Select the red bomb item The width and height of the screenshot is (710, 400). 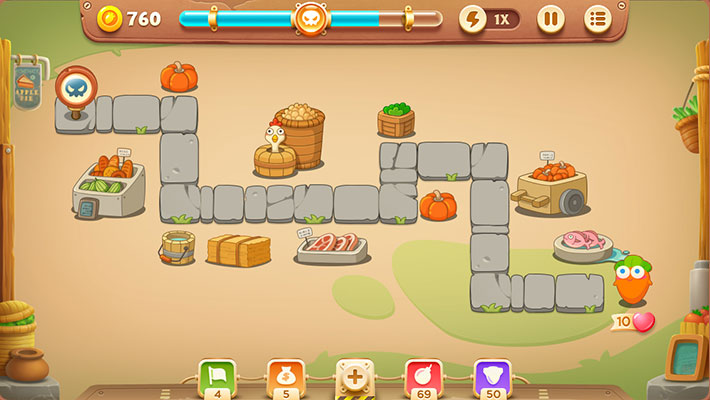tap(423, 377)
